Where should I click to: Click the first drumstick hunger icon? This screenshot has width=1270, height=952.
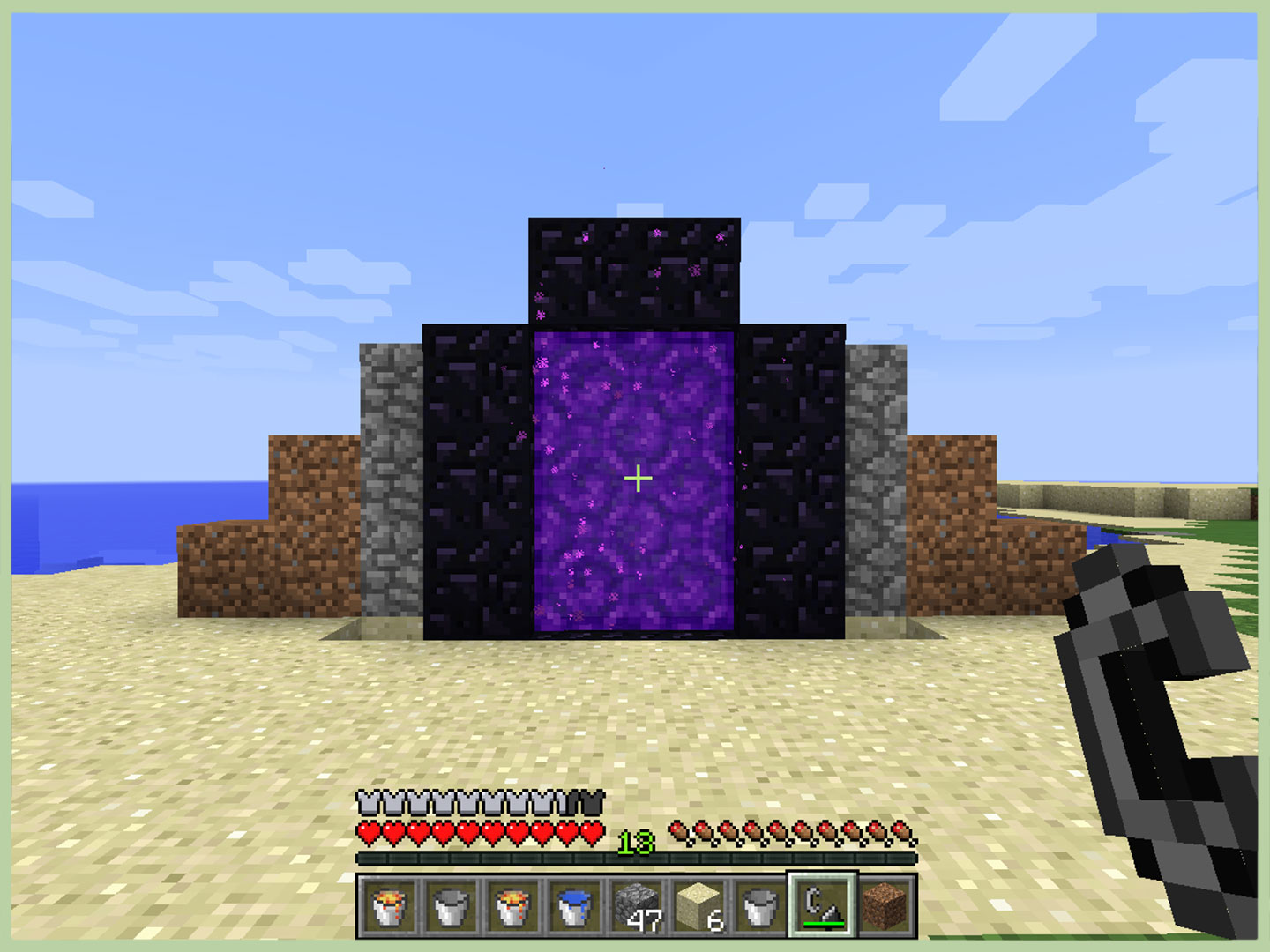click(676, 829)
